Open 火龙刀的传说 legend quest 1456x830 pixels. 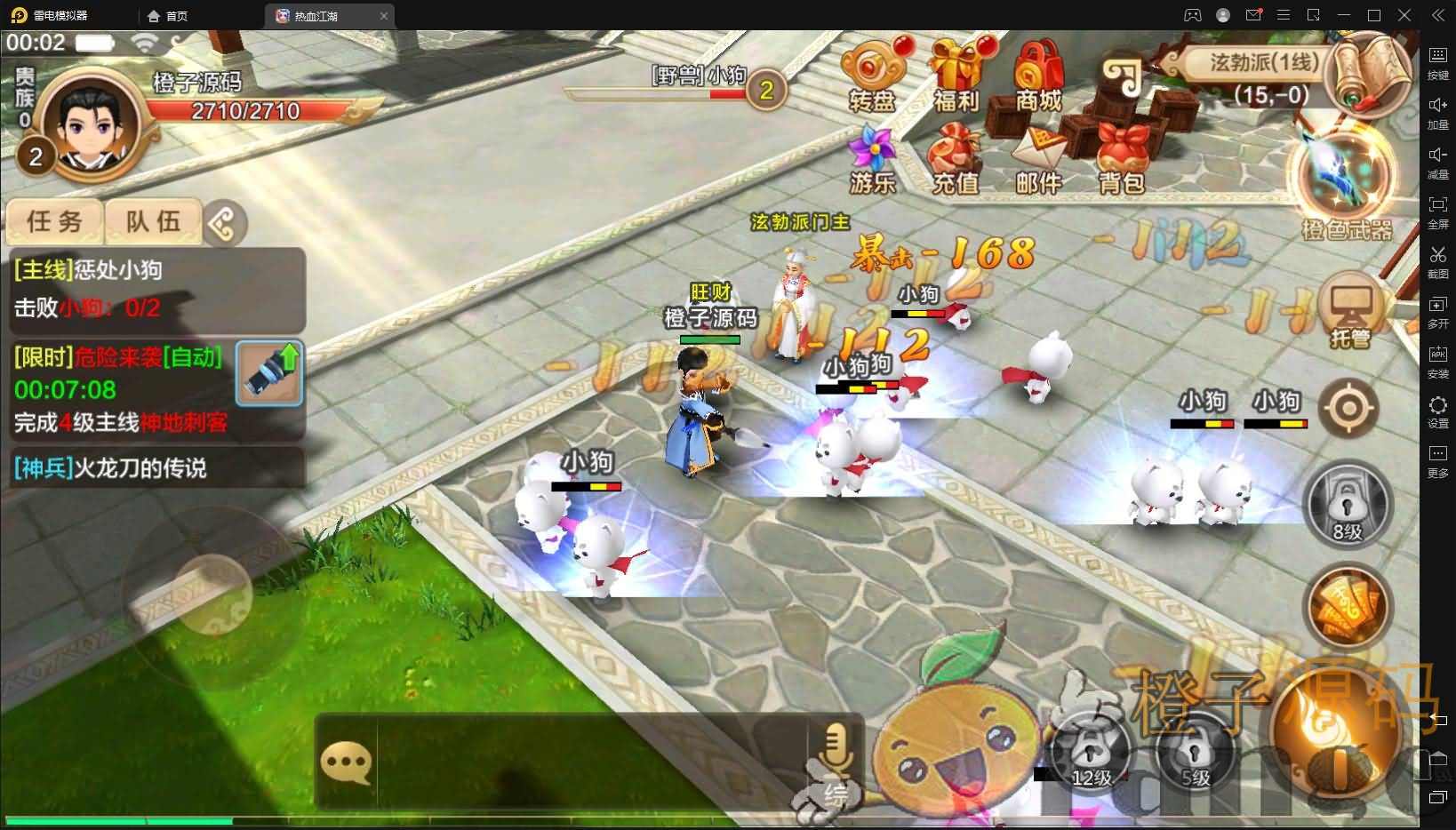click(109, 469)
